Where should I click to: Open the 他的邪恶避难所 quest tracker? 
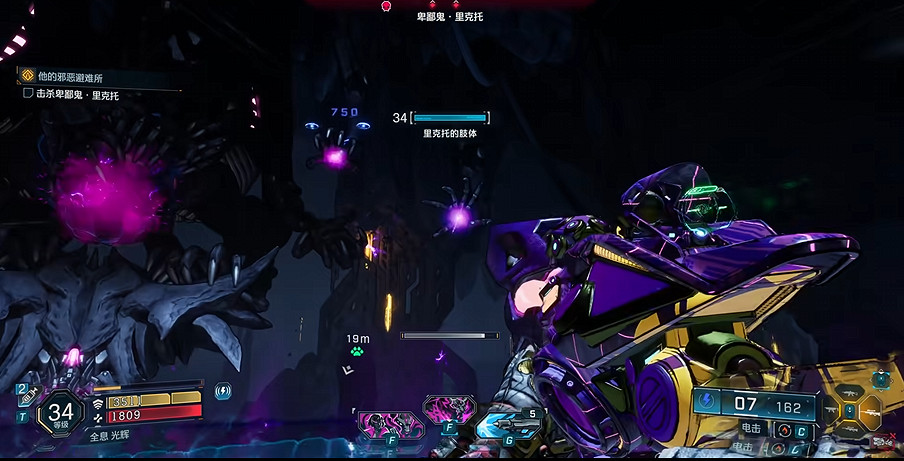[x=28, y=75]
